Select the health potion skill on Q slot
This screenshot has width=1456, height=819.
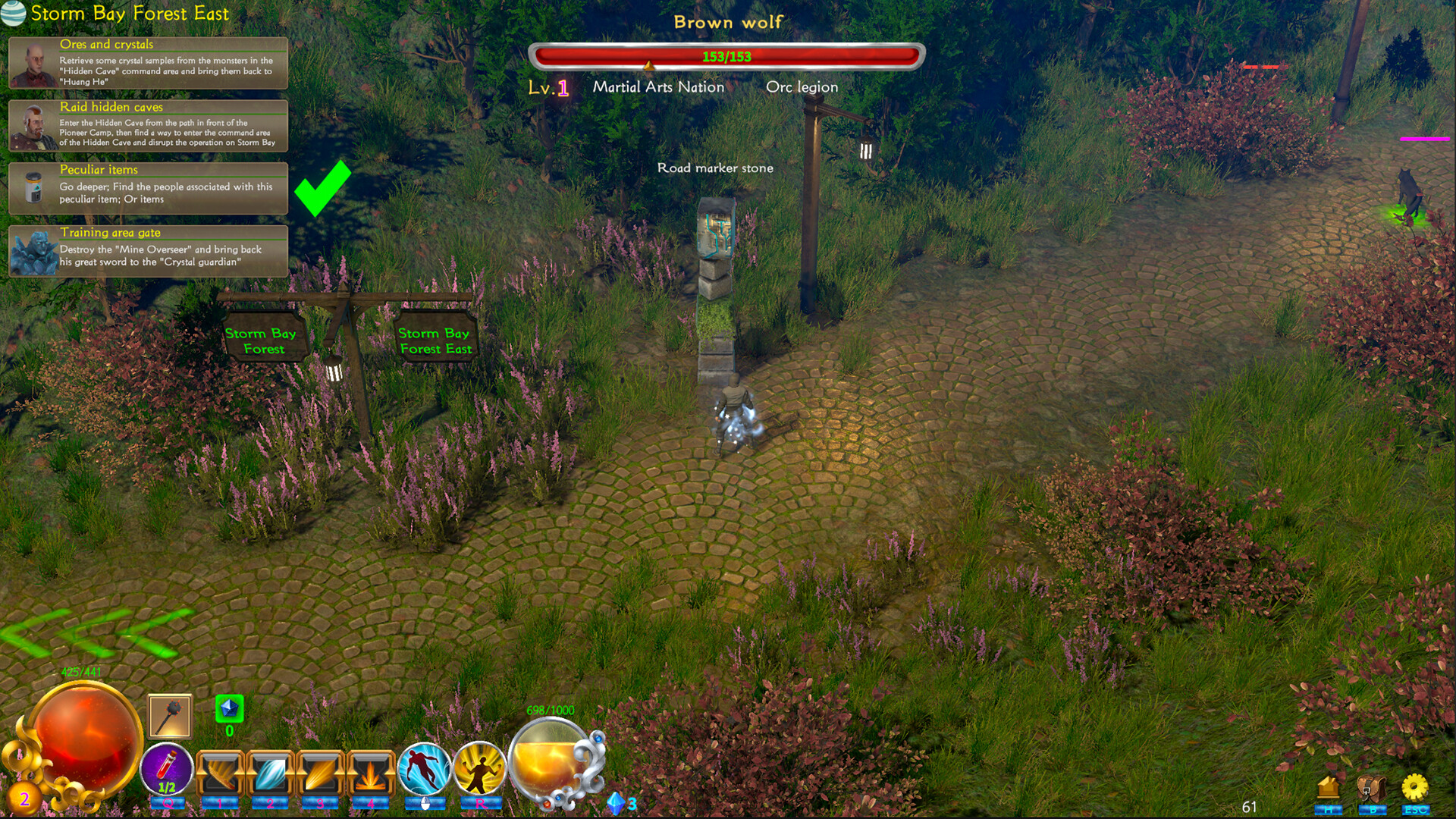168,767
